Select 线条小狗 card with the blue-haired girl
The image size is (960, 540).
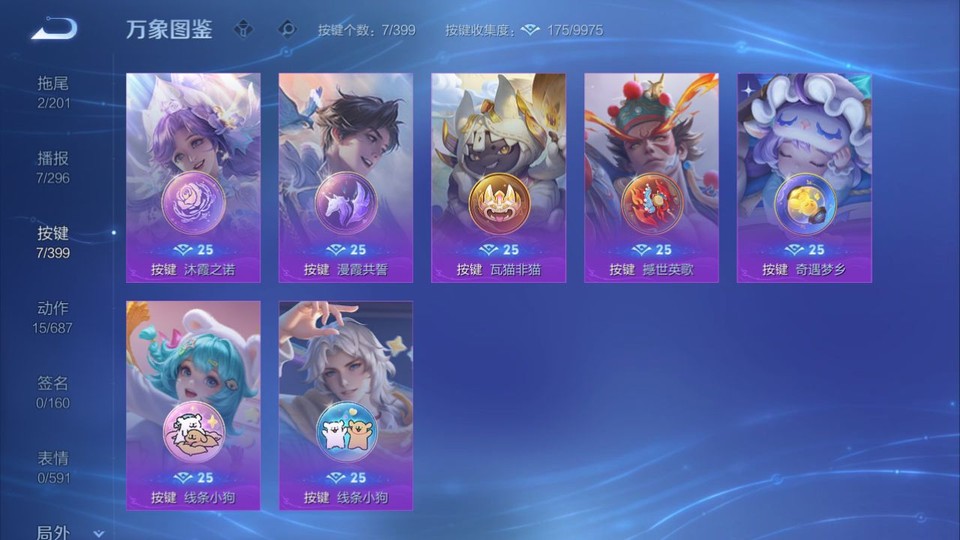click(193, 405)
